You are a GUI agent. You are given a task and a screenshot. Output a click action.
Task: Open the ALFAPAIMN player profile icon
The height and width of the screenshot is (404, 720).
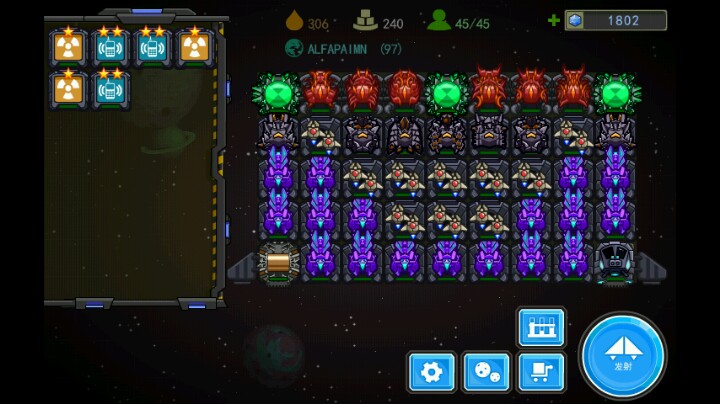(x=294, y=48)
